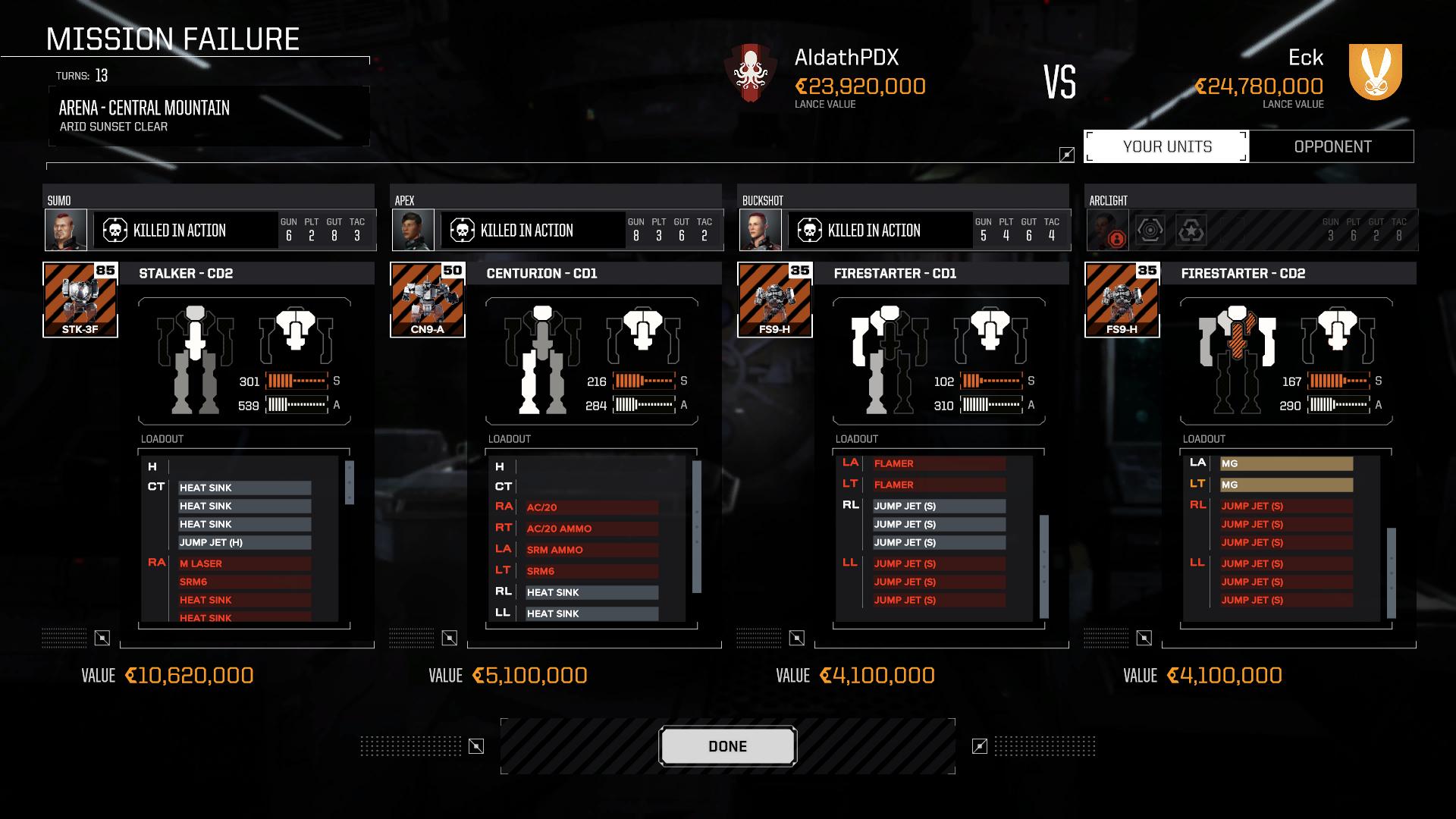Select the FS9-H Firestarter portrait under Buckshot
The image size is (1456, 819).
tap(773, 299)
